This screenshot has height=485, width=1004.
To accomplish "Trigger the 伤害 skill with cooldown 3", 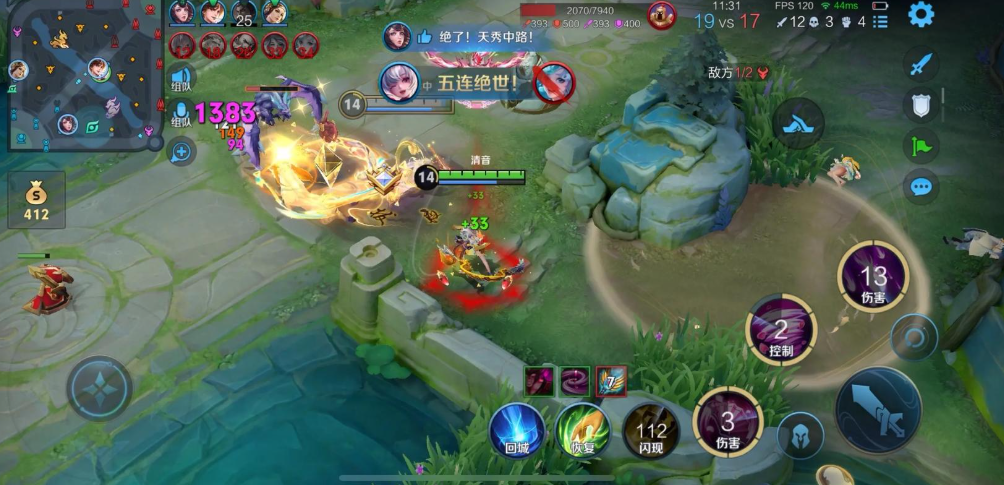I will (728, 420).
